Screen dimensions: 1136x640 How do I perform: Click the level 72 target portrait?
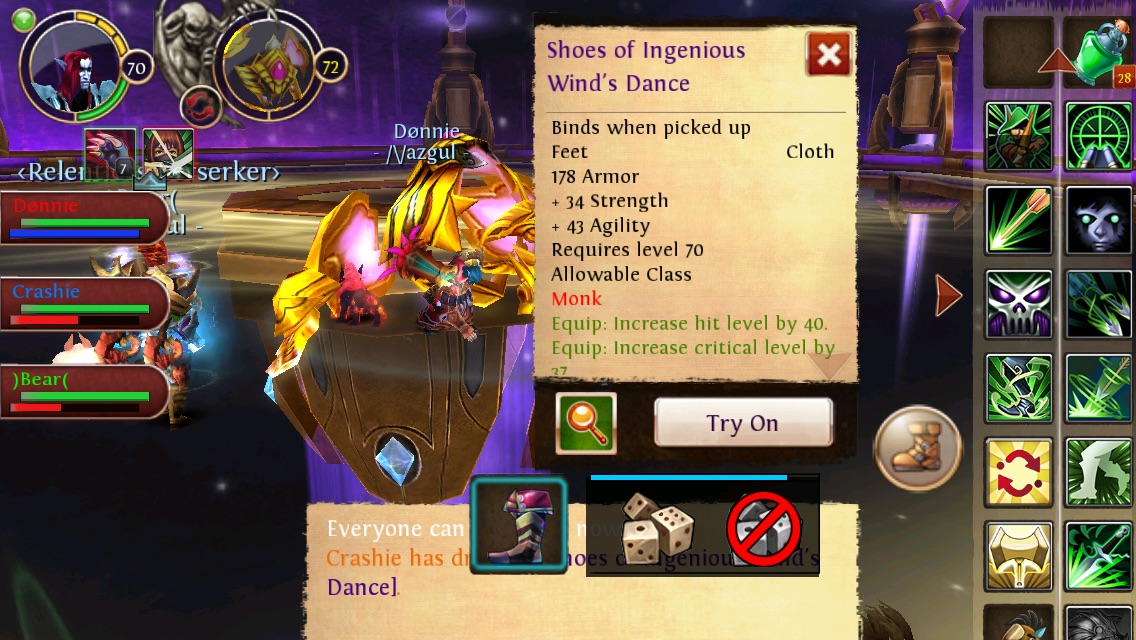point(270,68)
